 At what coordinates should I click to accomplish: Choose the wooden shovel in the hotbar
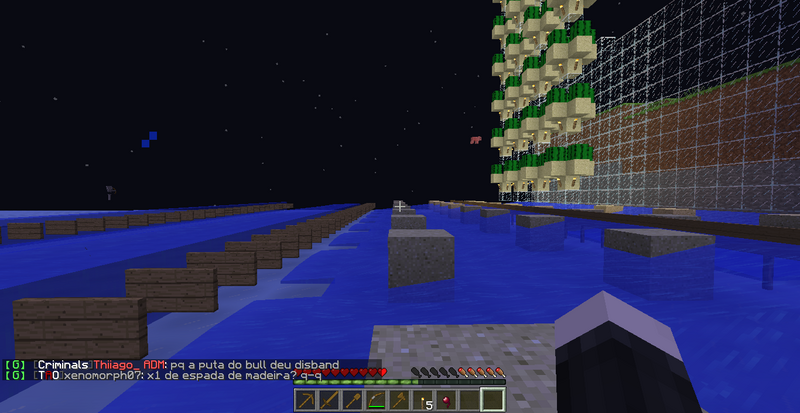(352, 400)
